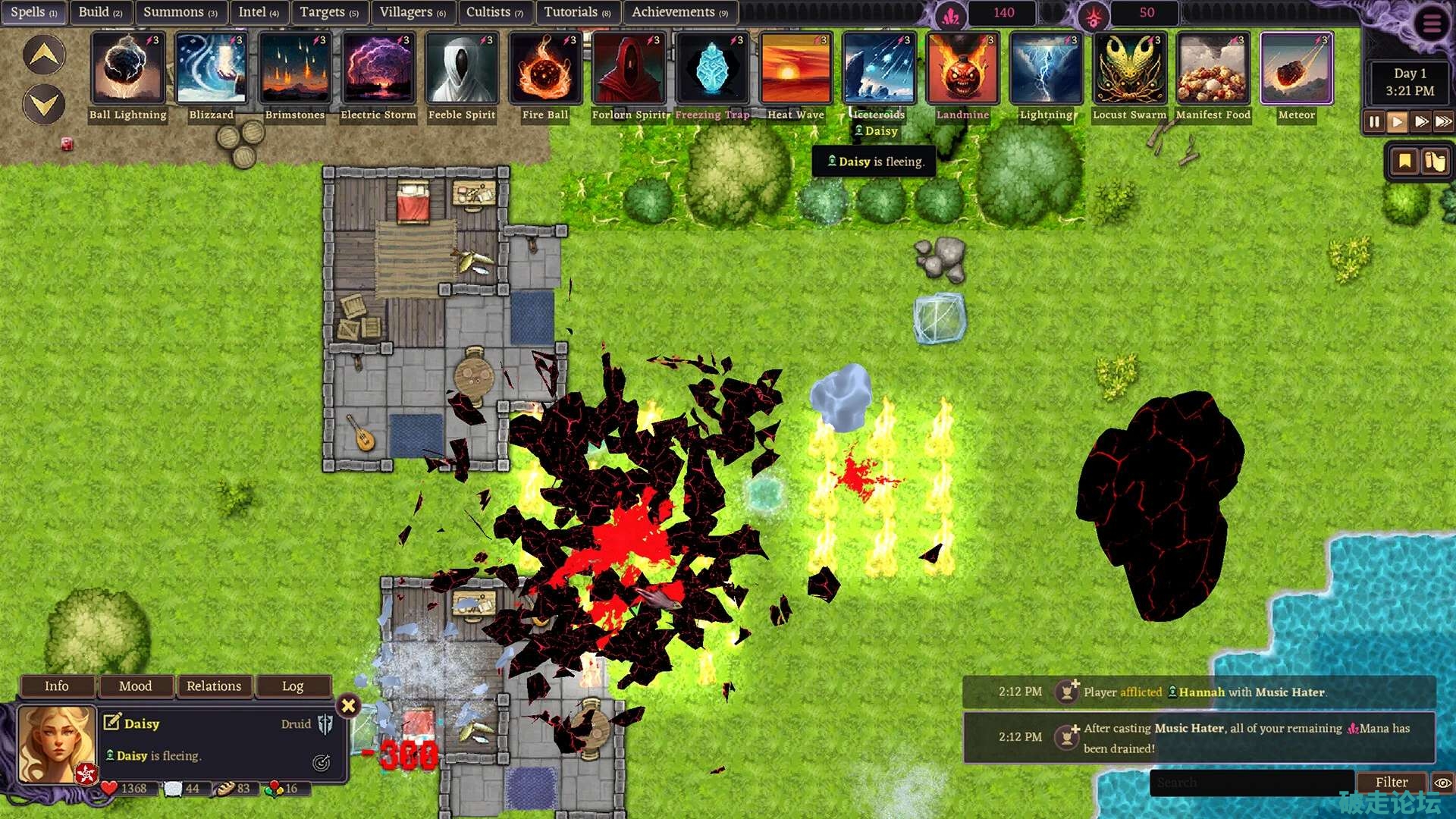Click the down arrow spell list button
Image resolution: width=1456 pixels, height=819 pixels.
(44, 104)
